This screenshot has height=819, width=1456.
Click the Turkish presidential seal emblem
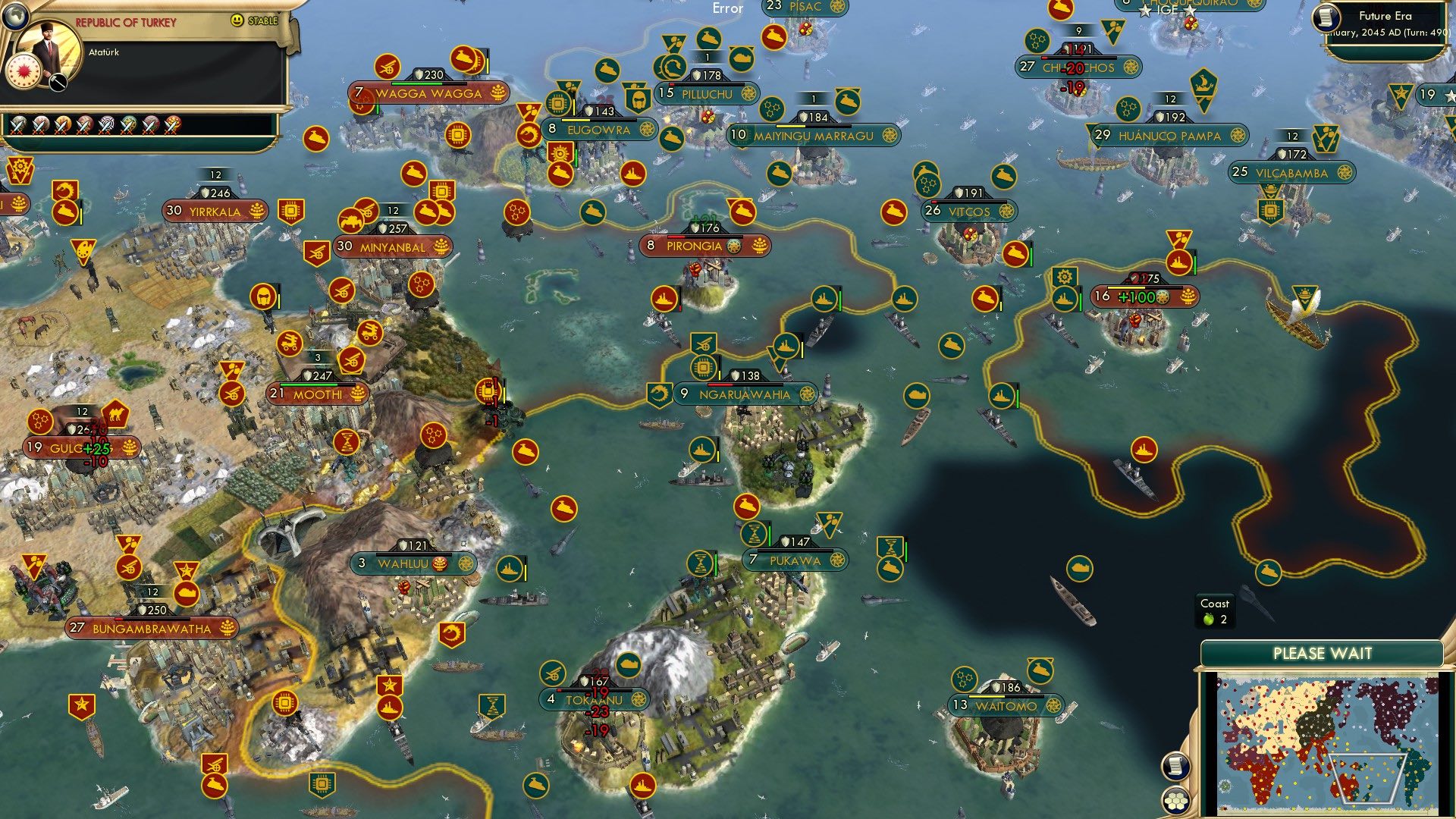24,72
